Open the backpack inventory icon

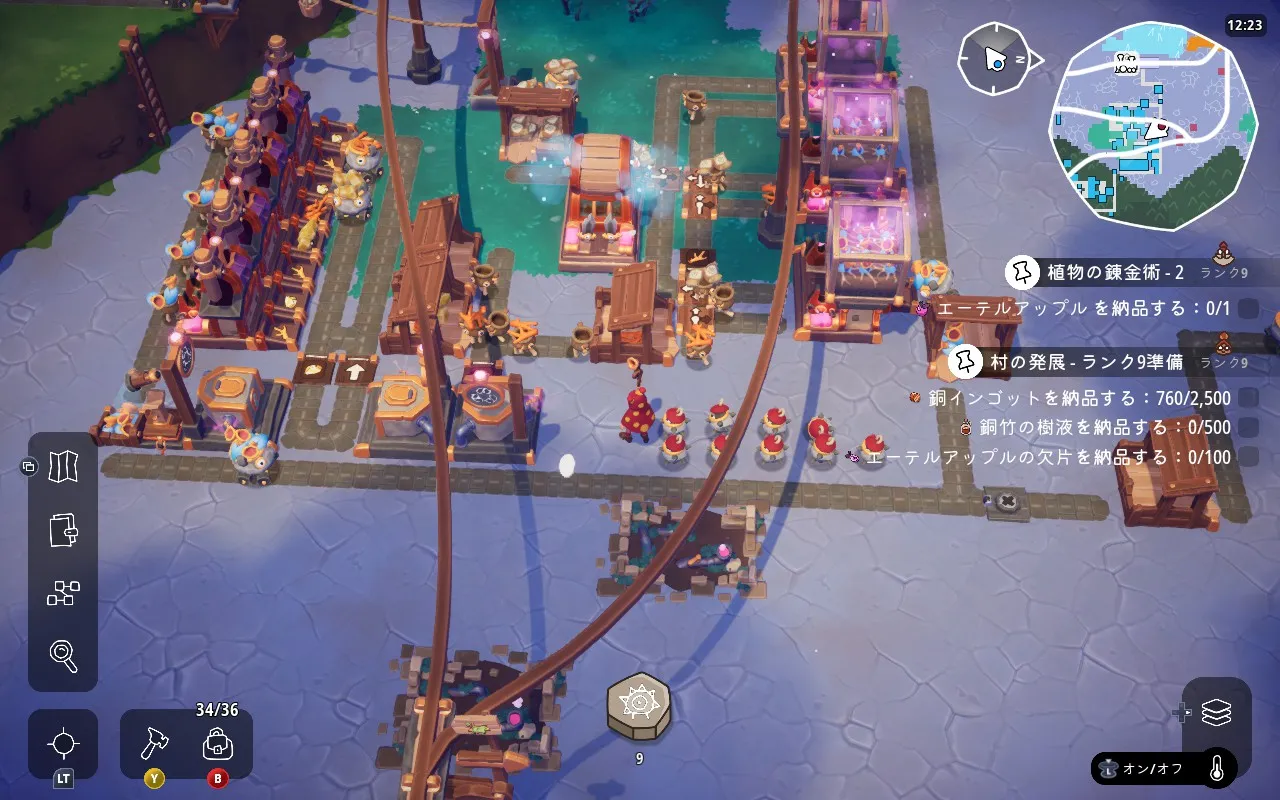pyautogui.click(x=217, y=744)
